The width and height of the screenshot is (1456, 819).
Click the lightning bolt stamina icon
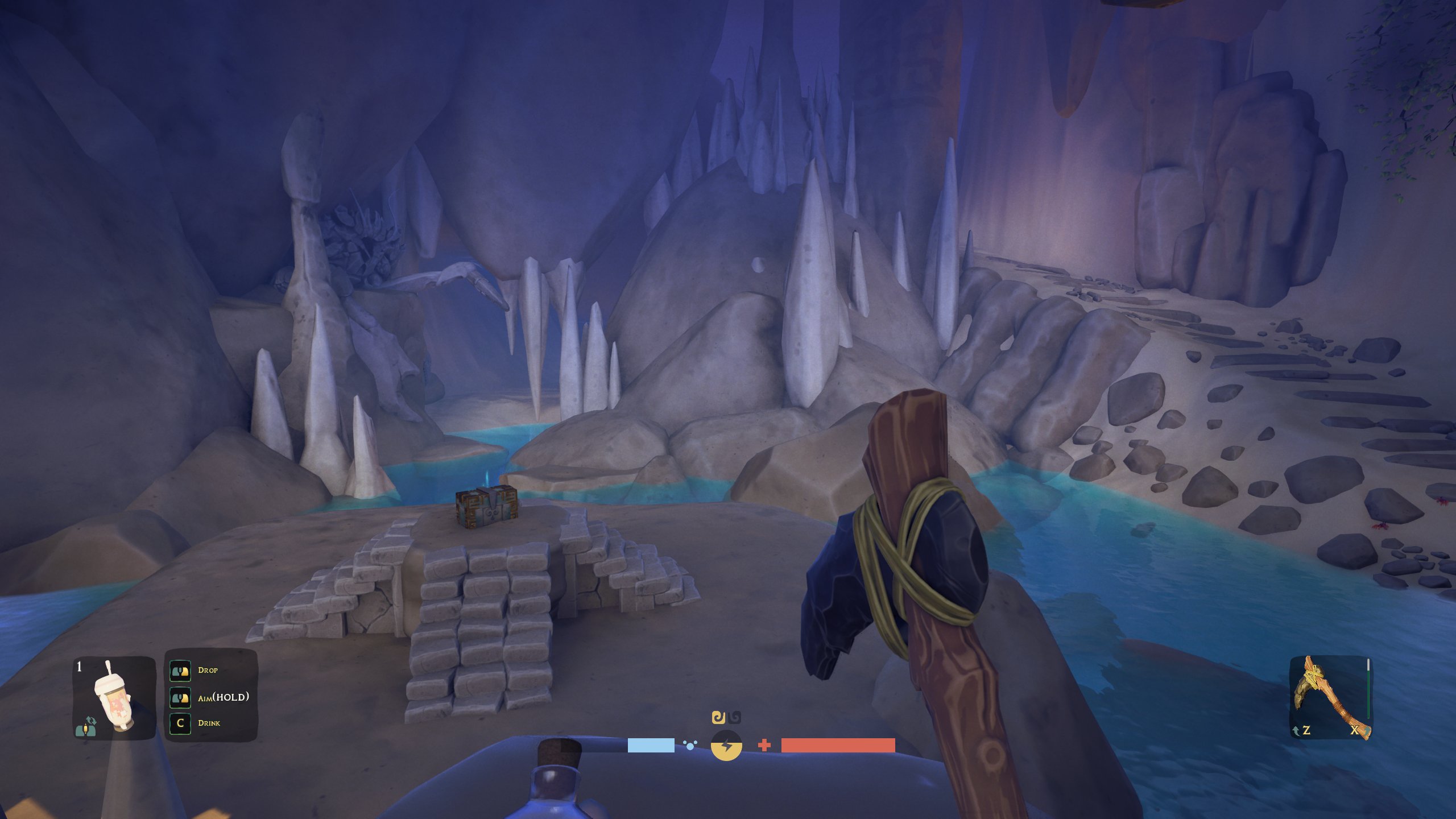pyautogui.click(x=726, y=745)
